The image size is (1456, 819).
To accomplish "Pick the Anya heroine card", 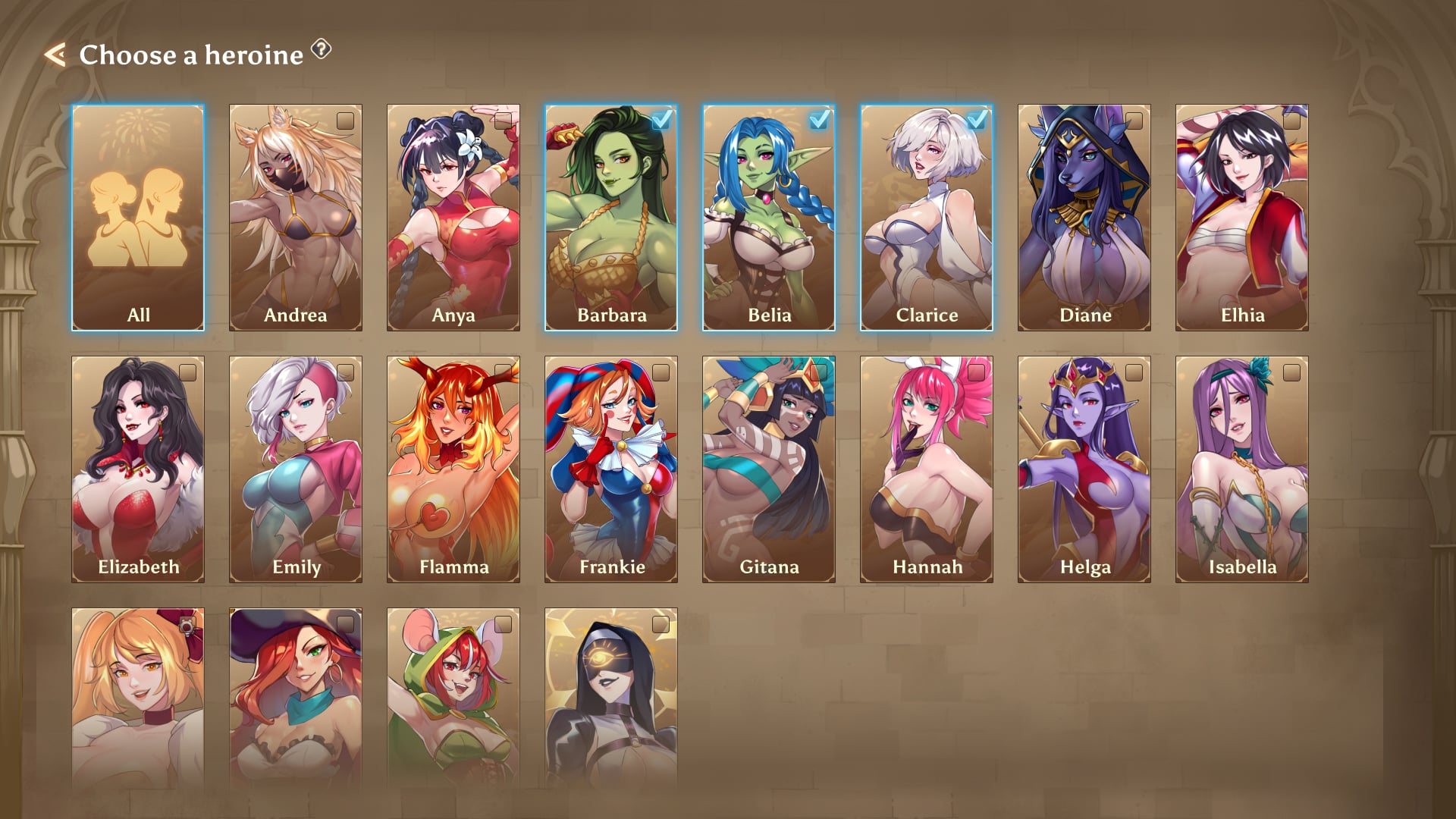I will coord(453,218).
